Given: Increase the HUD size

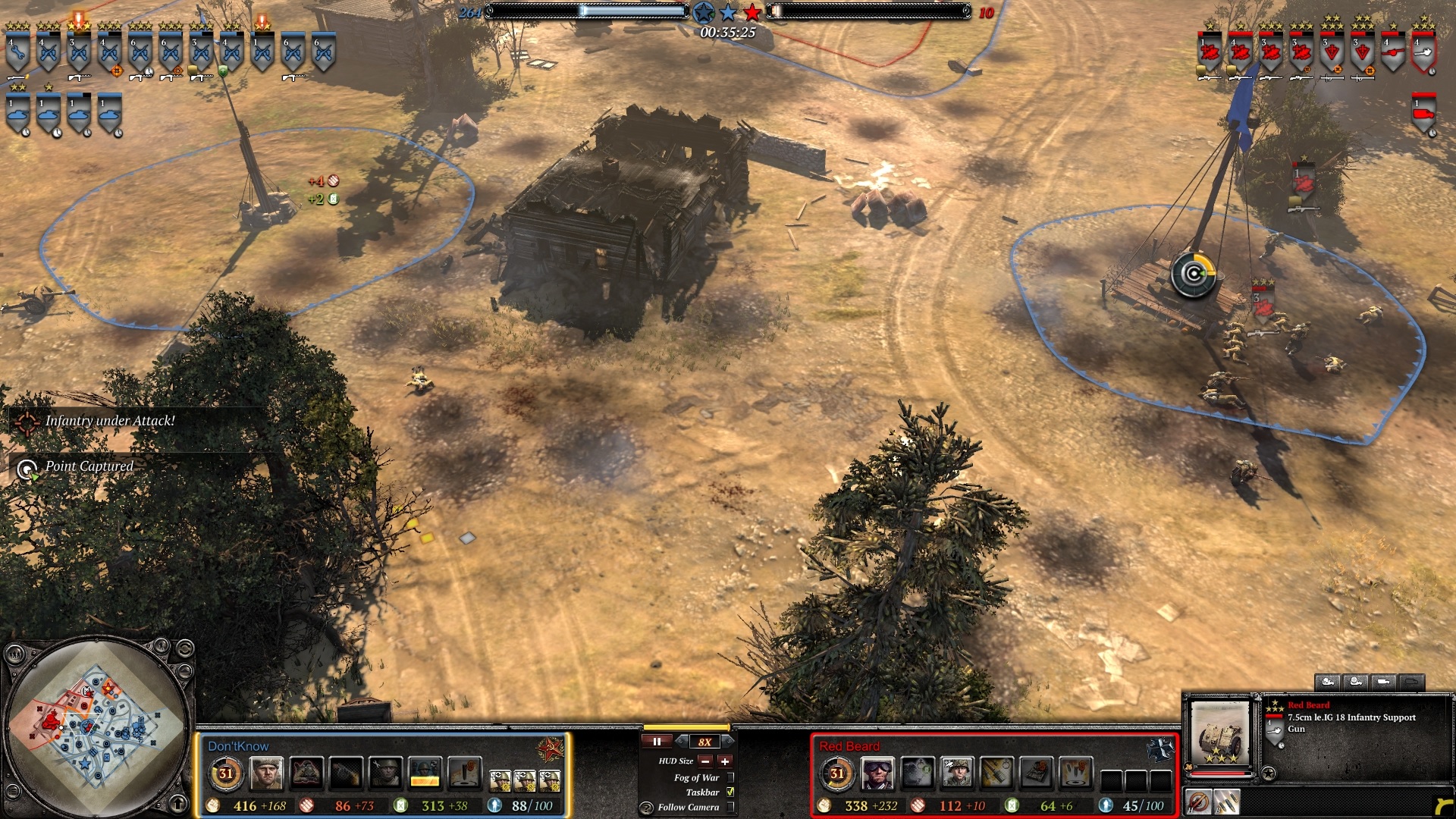Looking at the screenshot, I should point(725,761).
